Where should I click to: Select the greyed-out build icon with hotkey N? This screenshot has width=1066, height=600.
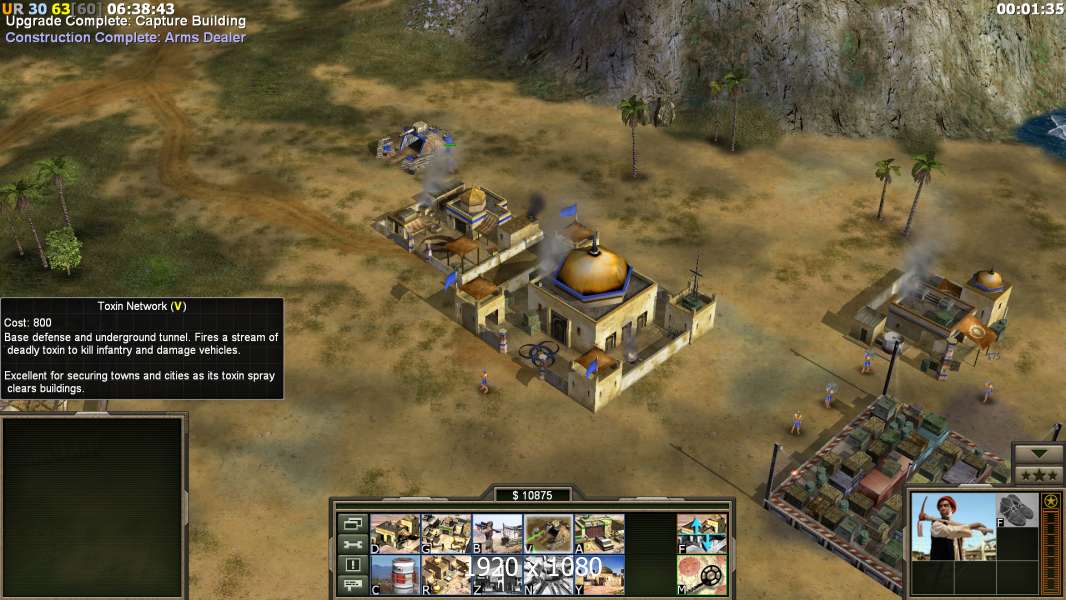[548, 574]
